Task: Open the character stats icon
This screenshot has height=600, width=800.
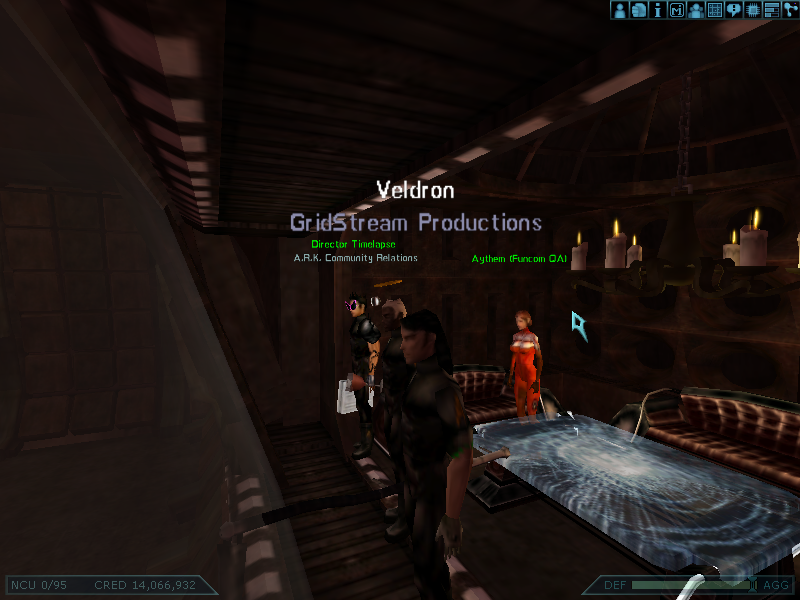Action: (x=619, y=10)
